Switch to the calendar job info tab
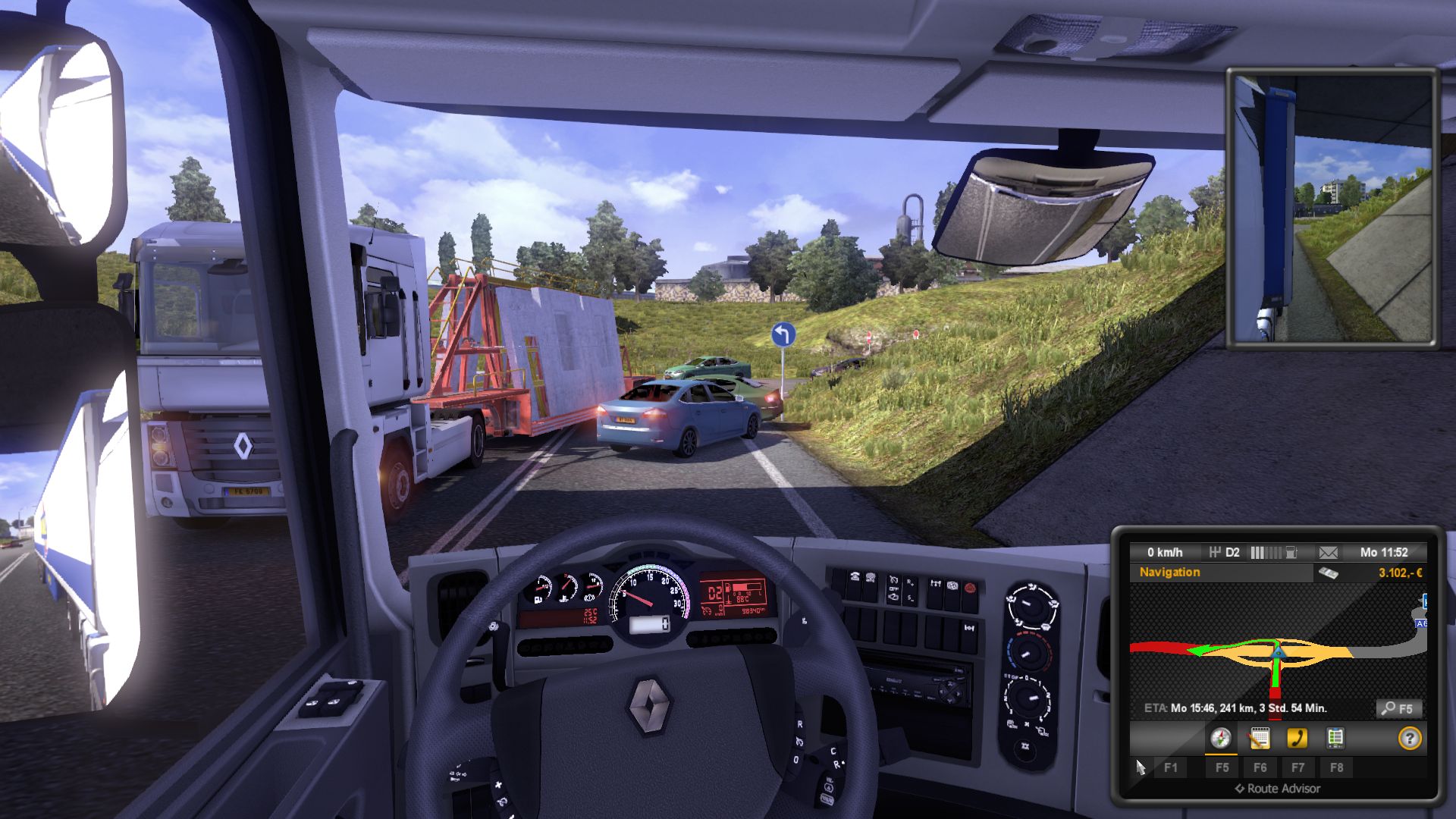 [x=1259, y=738]
